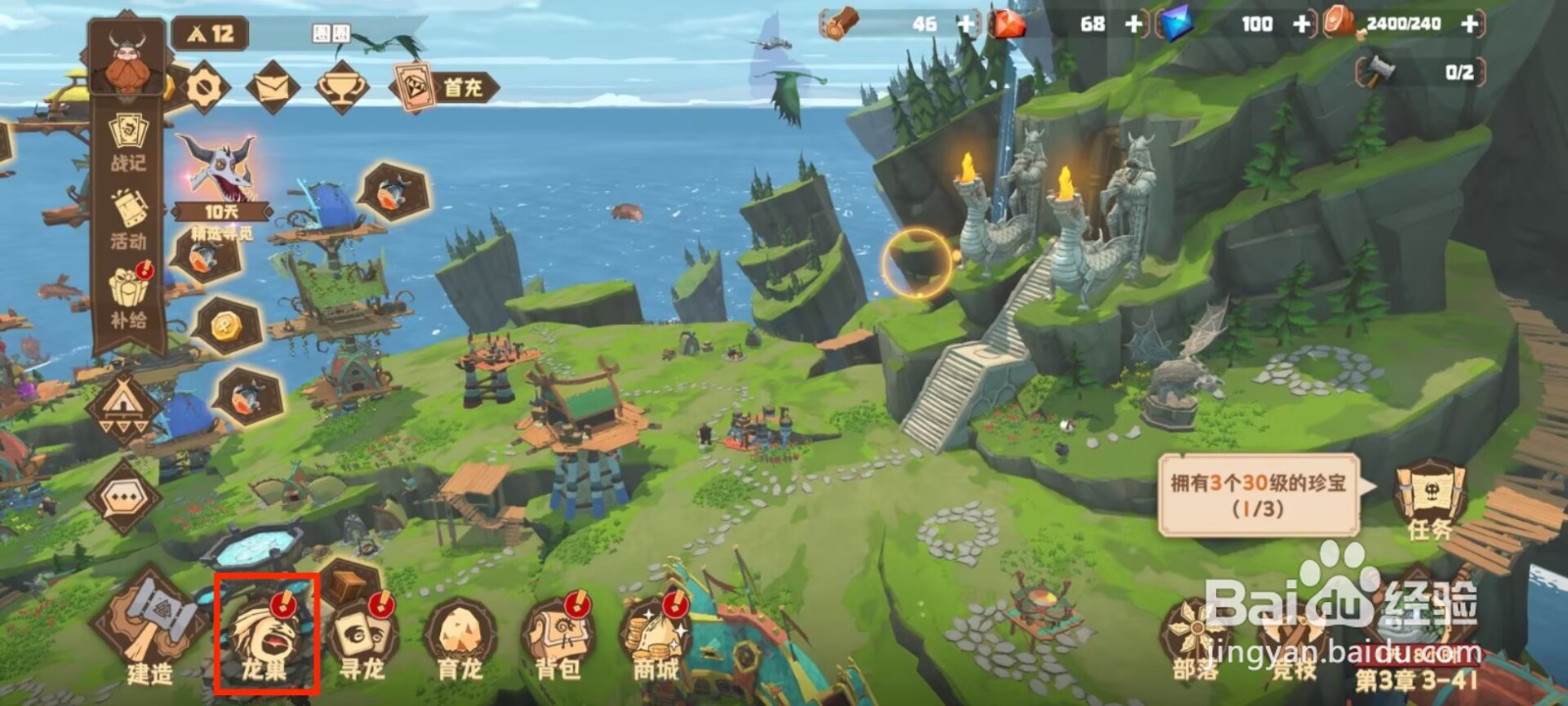Open the trophy rankings icon

(341, 88)
